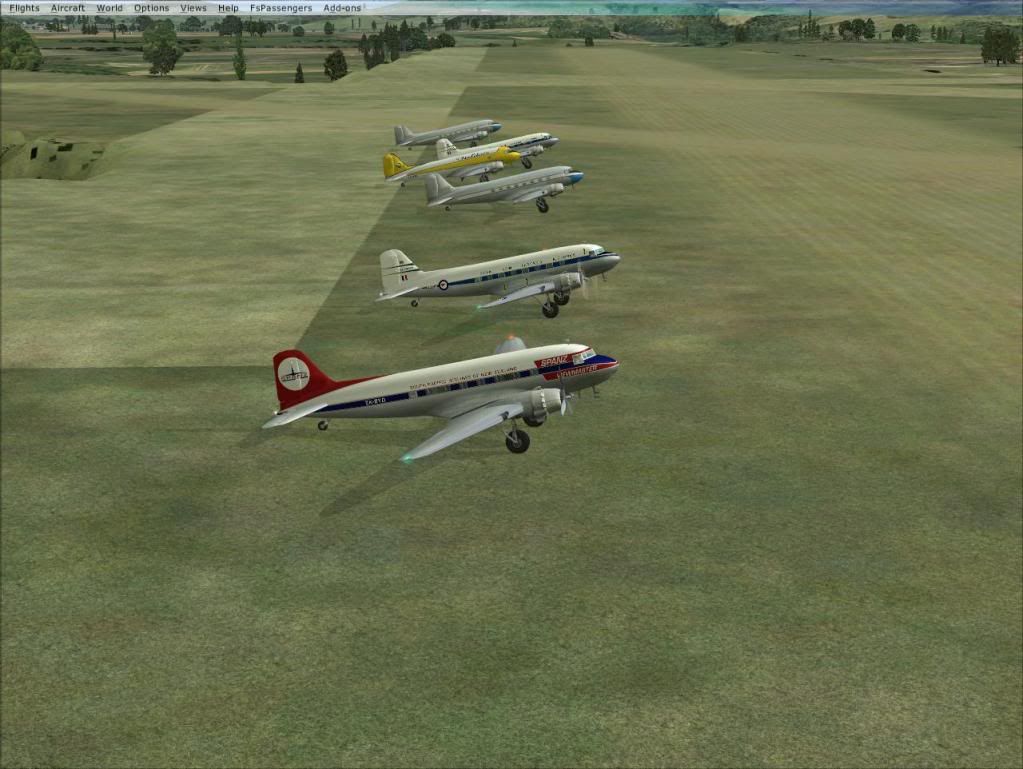Open the Add-ons menu
1023x769 pixels.
(342, 8)
